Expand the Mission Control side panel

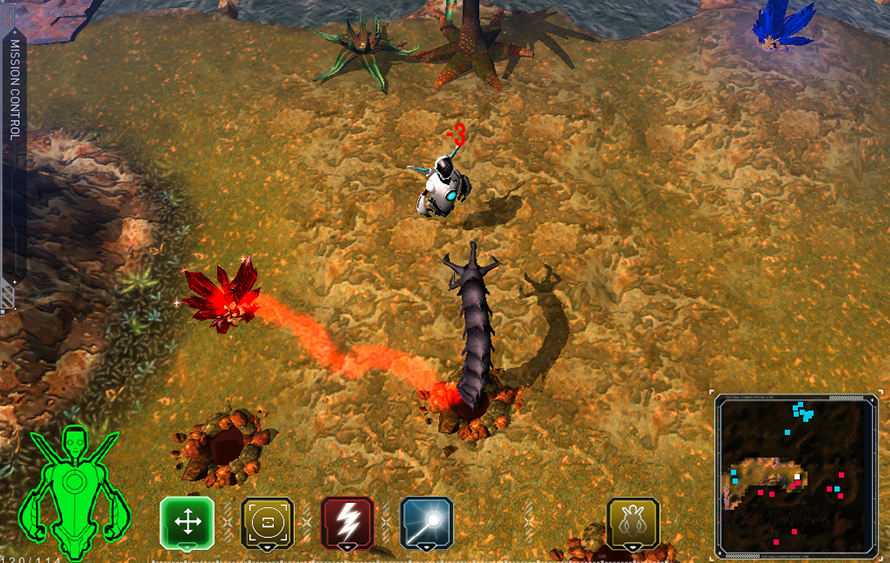tap(14, 160)
